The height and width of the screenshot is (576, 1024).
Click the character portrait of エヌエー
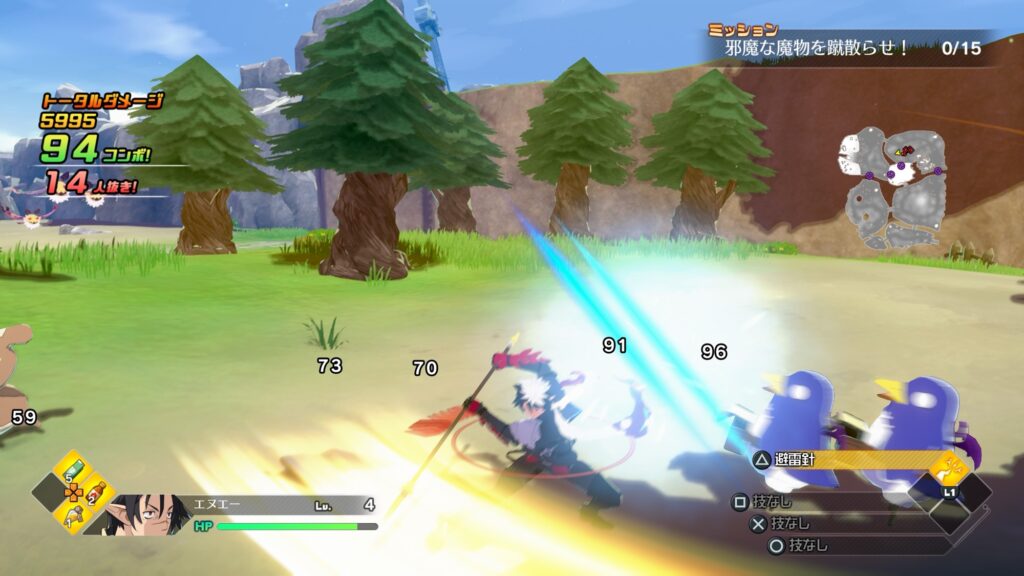pyautogui.click(x=148, y=513)
